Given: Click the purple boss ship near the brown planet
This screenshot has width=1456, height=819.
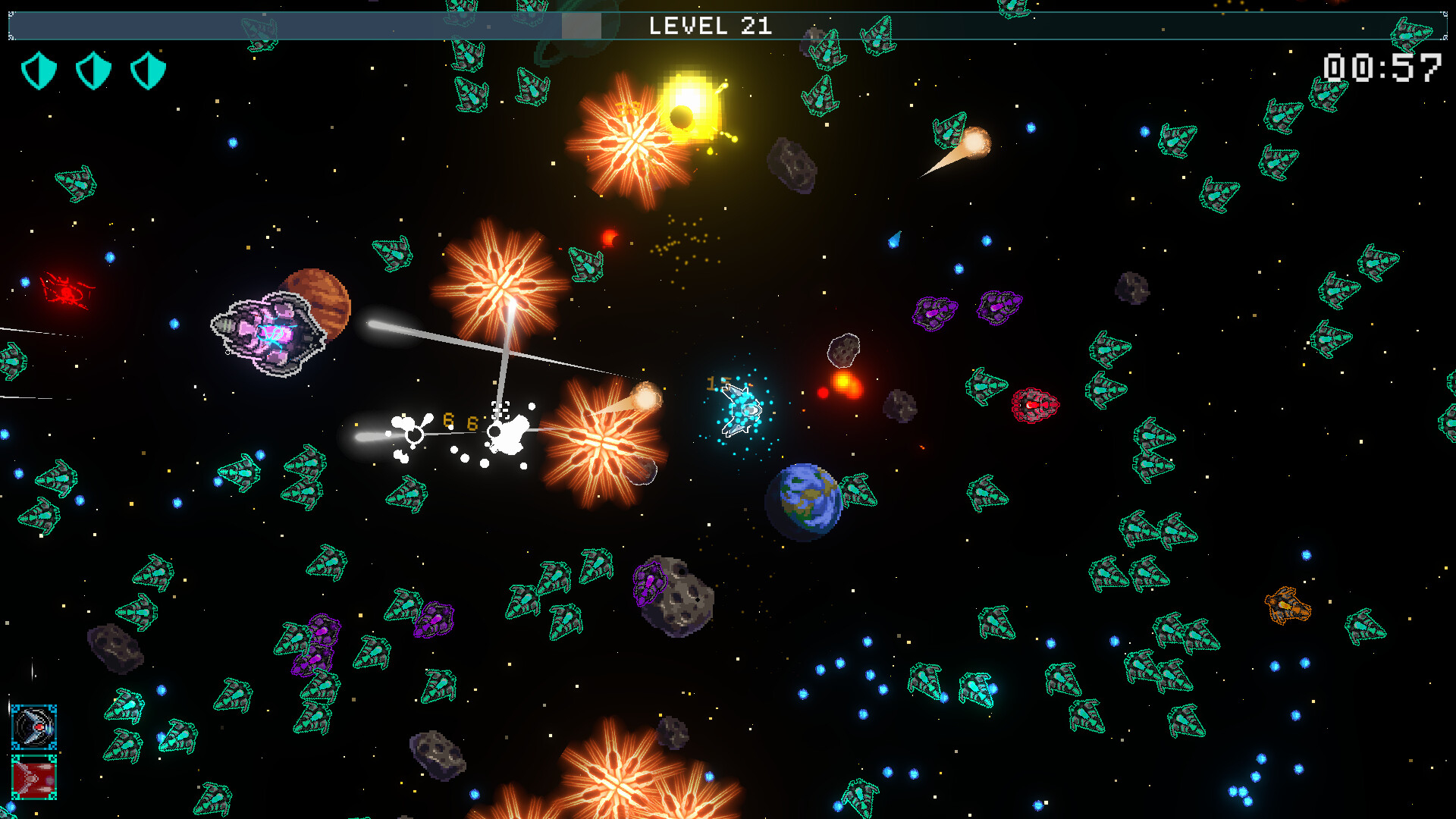Looking at the screenshot, I should [269, 334].
